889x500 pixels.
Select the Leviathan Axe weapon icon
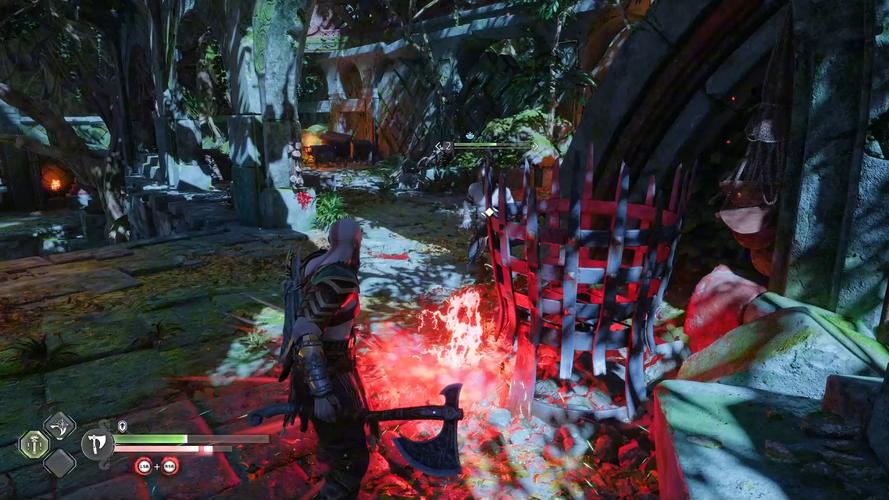pos(97,443)
